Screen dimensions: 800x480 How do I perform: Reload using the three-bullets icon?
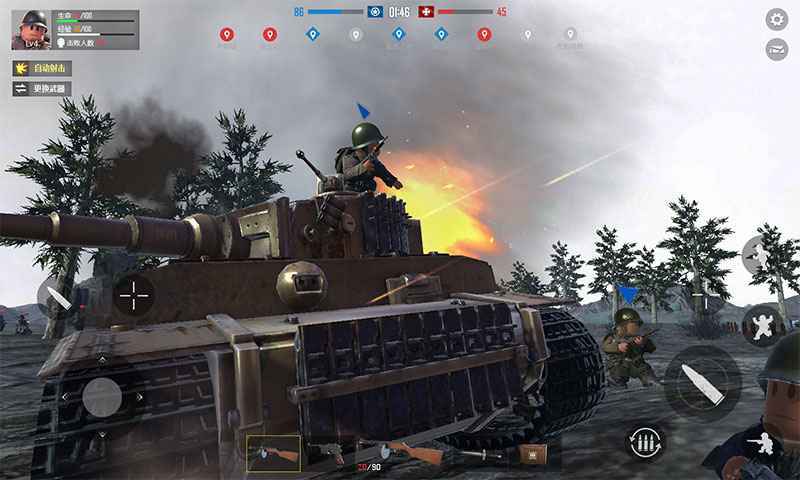click(x=645, y=440)
